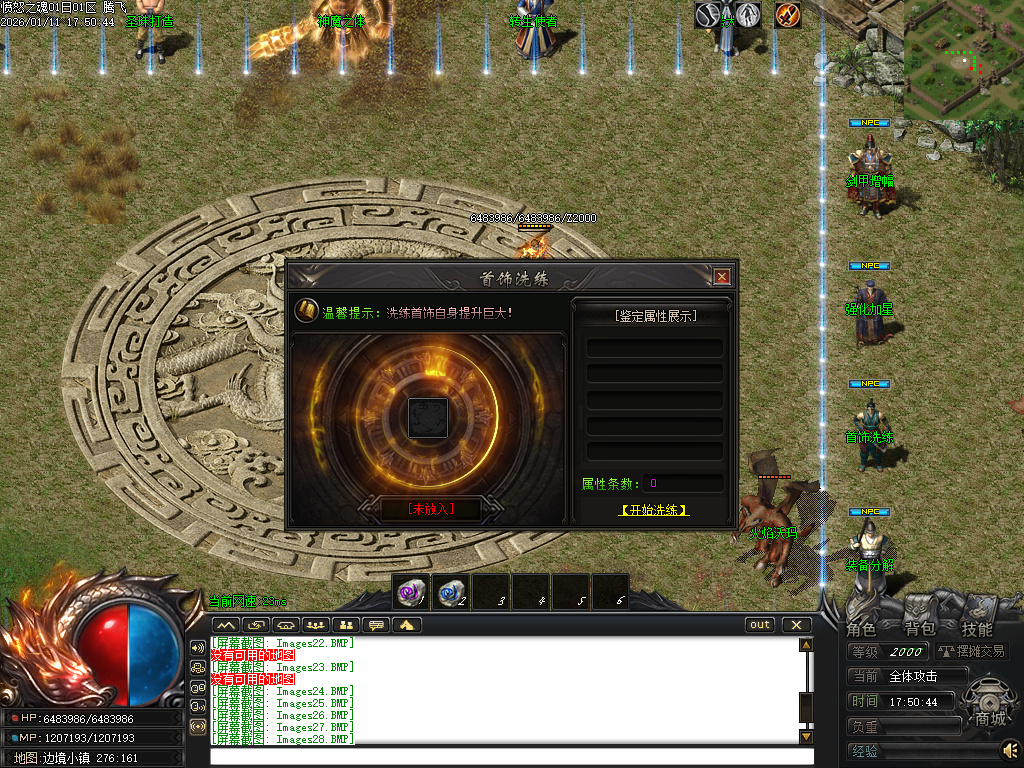Open the 技能 skills book
Viewport: 1024px width, 768px height.
976,629
